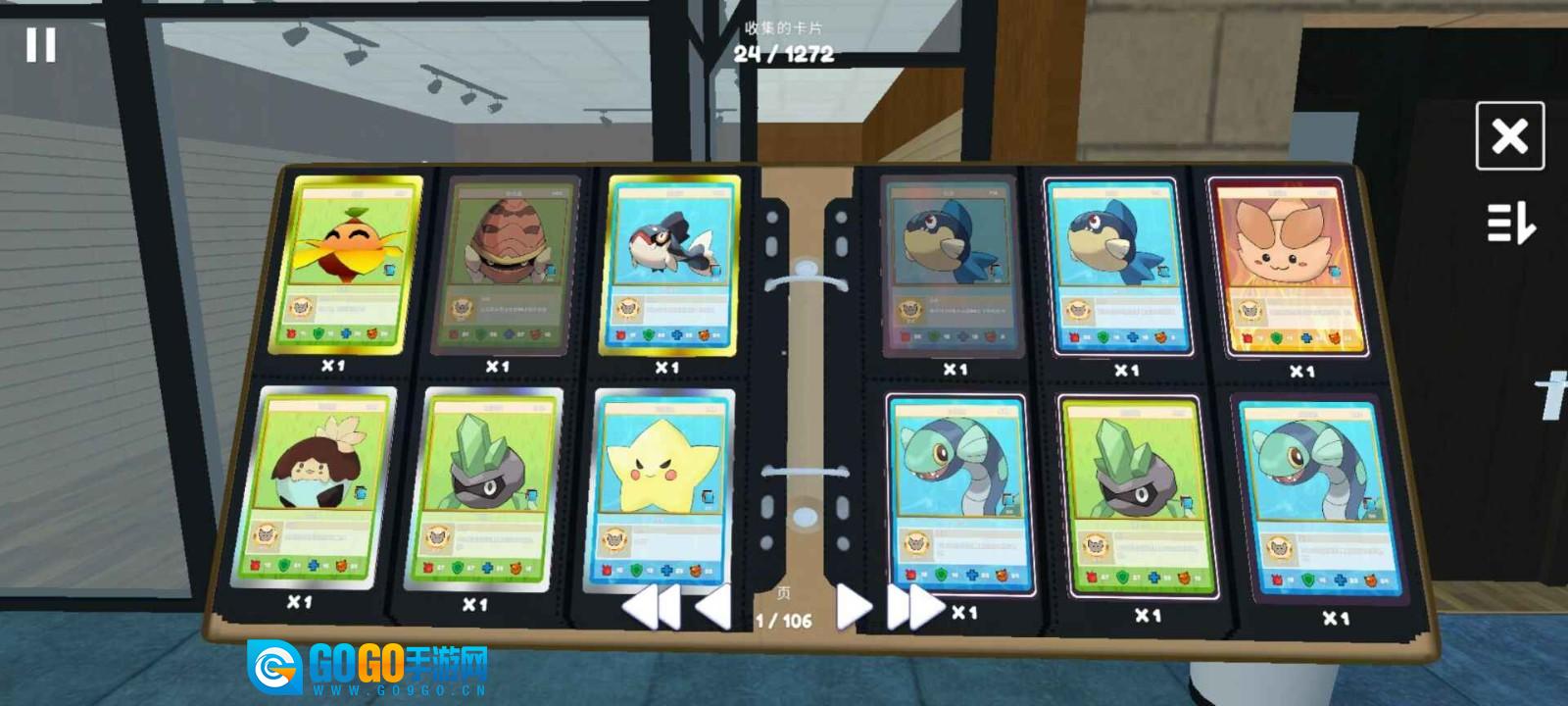The height and width of the screenshot is (706, 1568).
Task: Go to the next binder page
Action: tap(852, 608)
